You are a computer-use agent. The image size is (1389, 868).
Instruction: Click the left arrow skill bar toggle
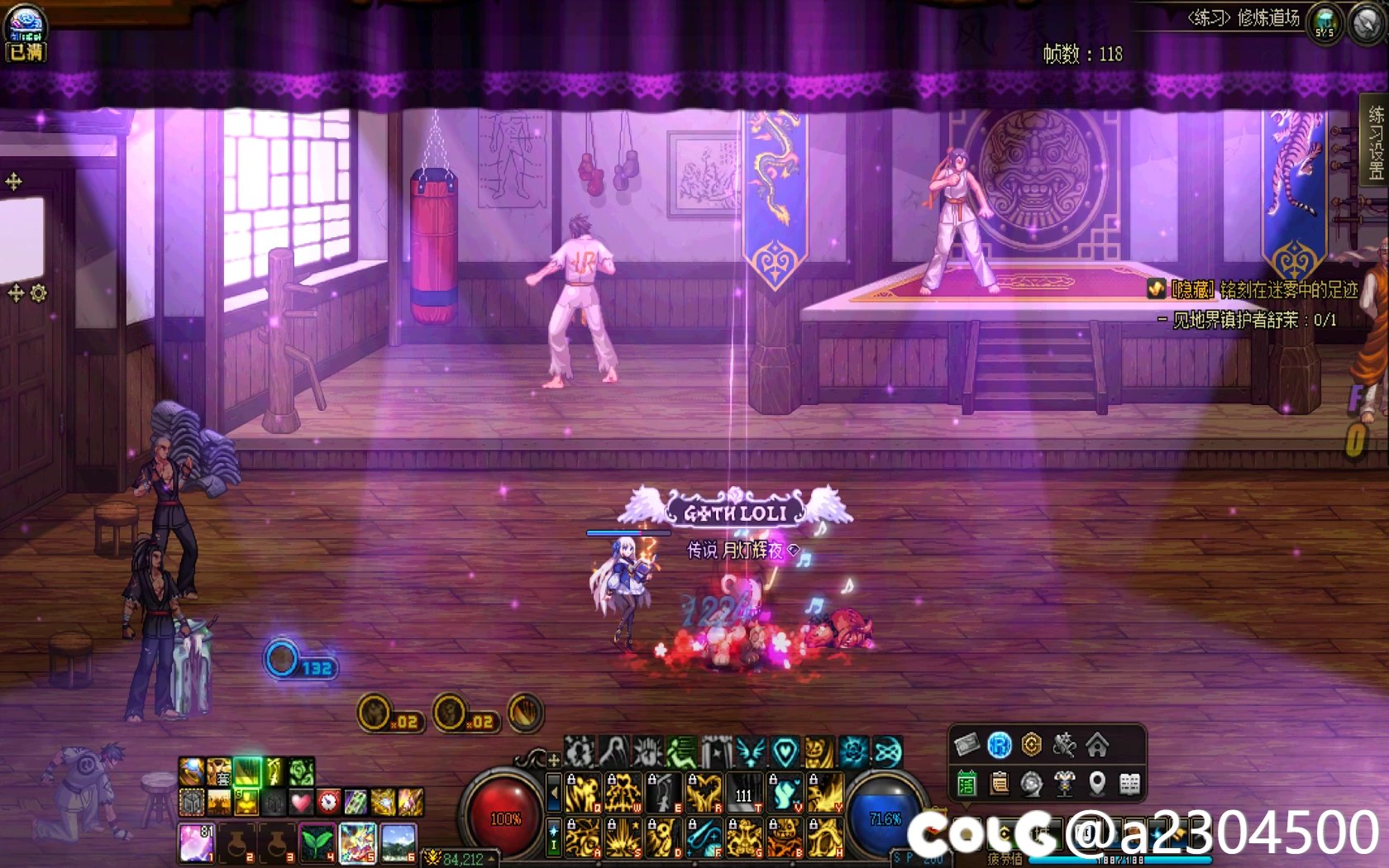pyautogui.click(x=554, y=794)
